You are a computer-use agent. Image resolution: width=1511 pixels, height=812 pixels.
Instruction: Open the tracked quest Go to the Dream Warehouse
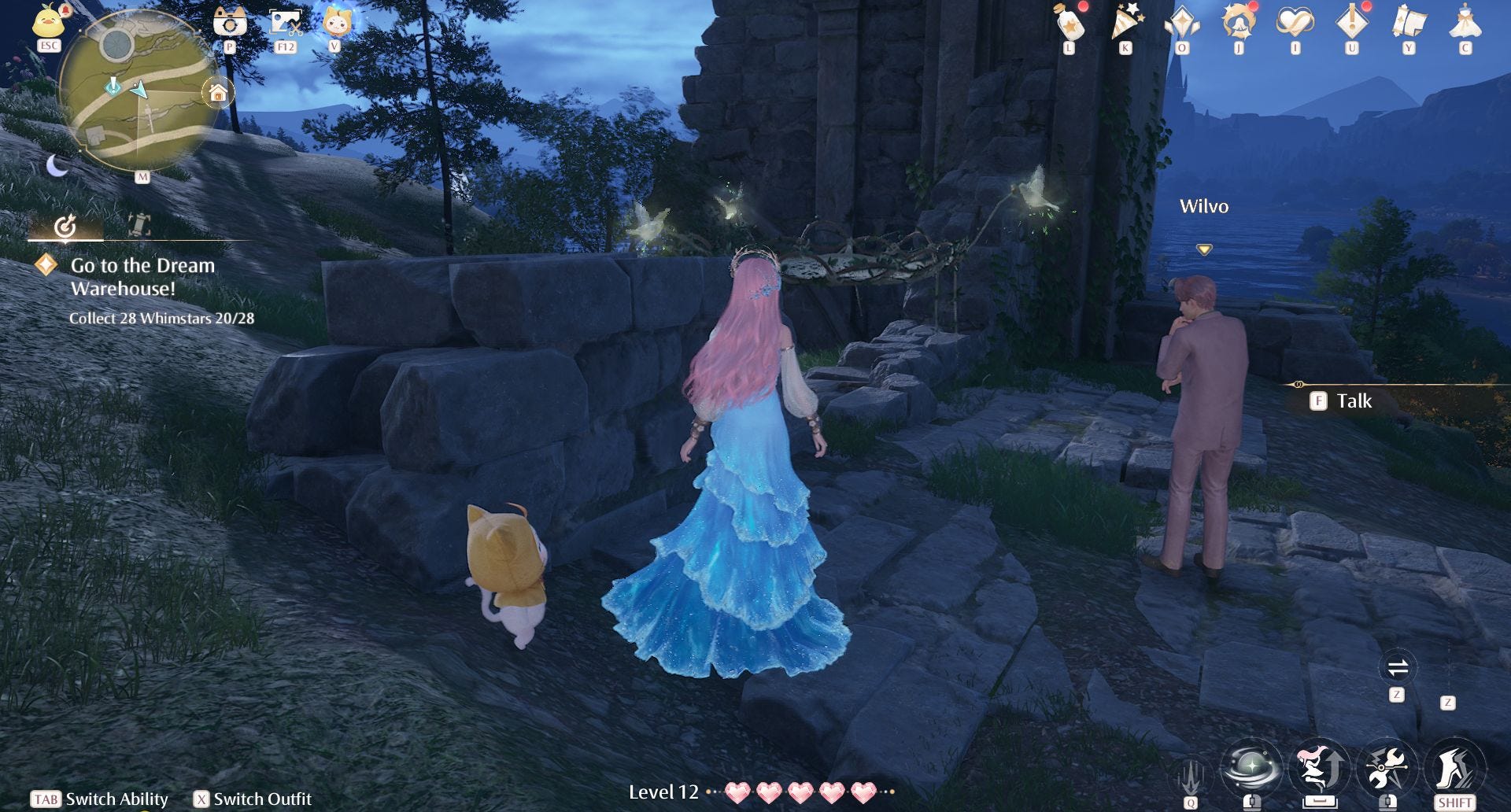point(142,277)
